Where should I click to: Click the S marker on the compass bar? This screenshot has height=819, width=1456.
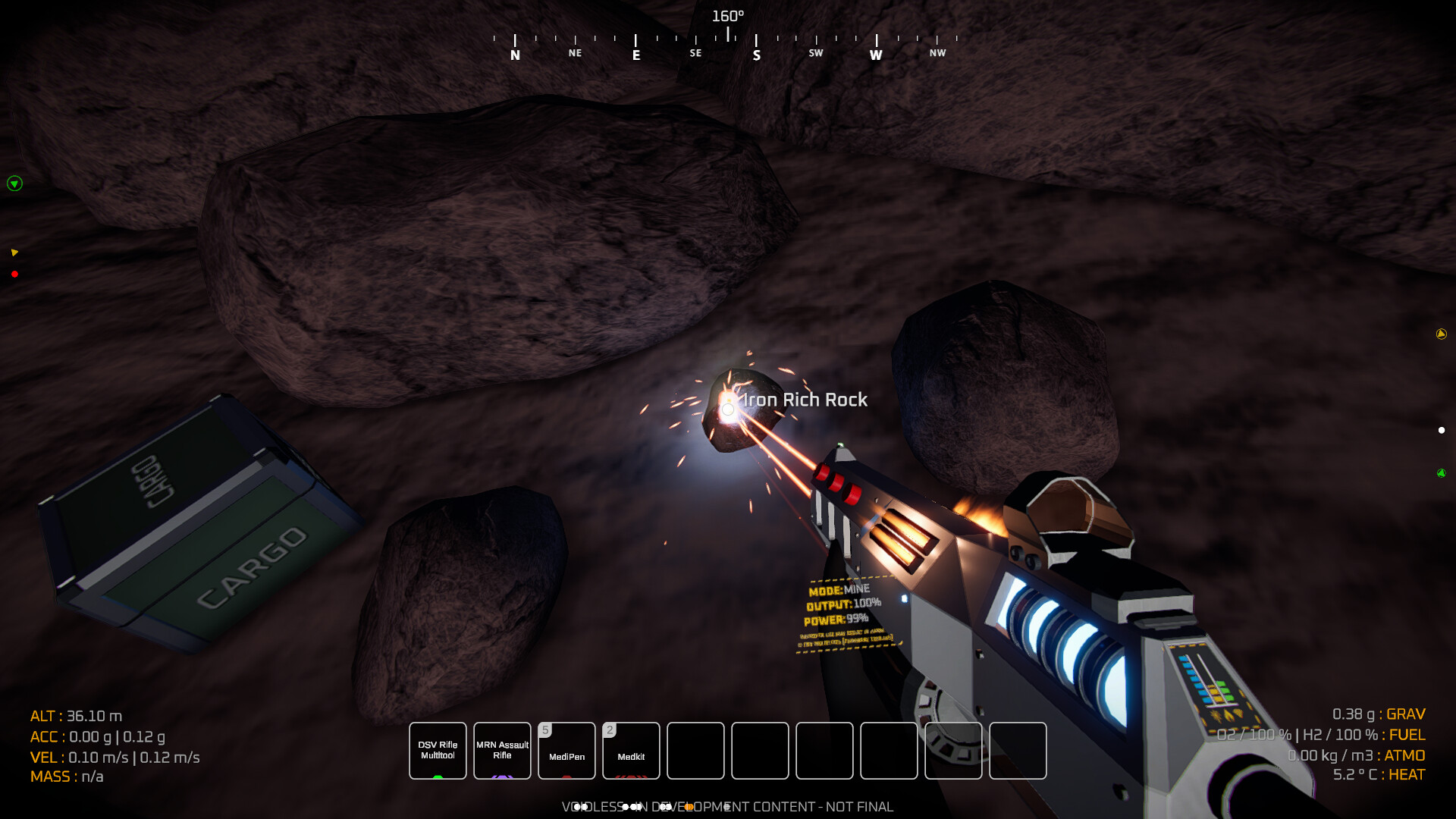[x=755, y=54]
